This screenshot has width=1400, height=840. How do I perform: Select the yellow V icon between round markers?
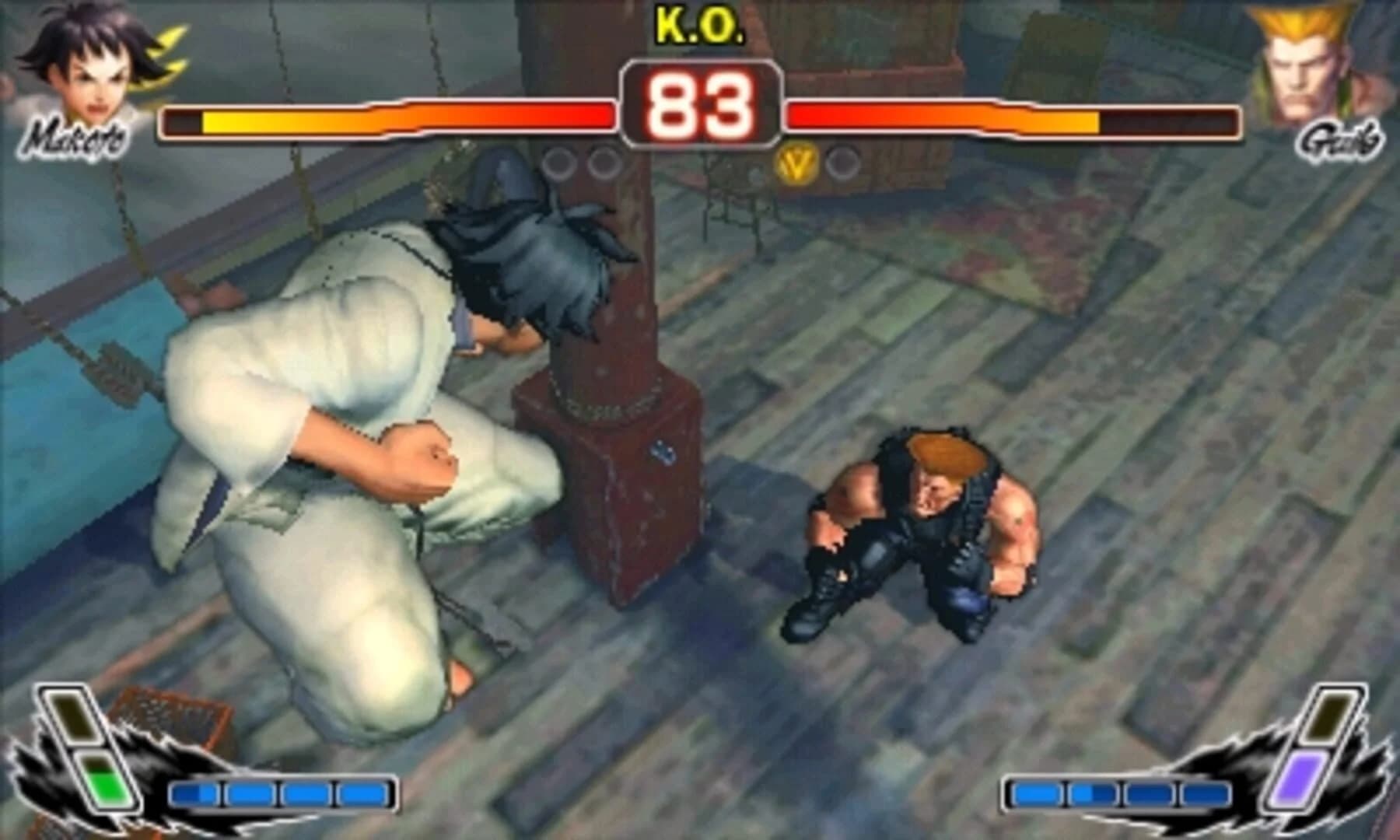point(796,163)
